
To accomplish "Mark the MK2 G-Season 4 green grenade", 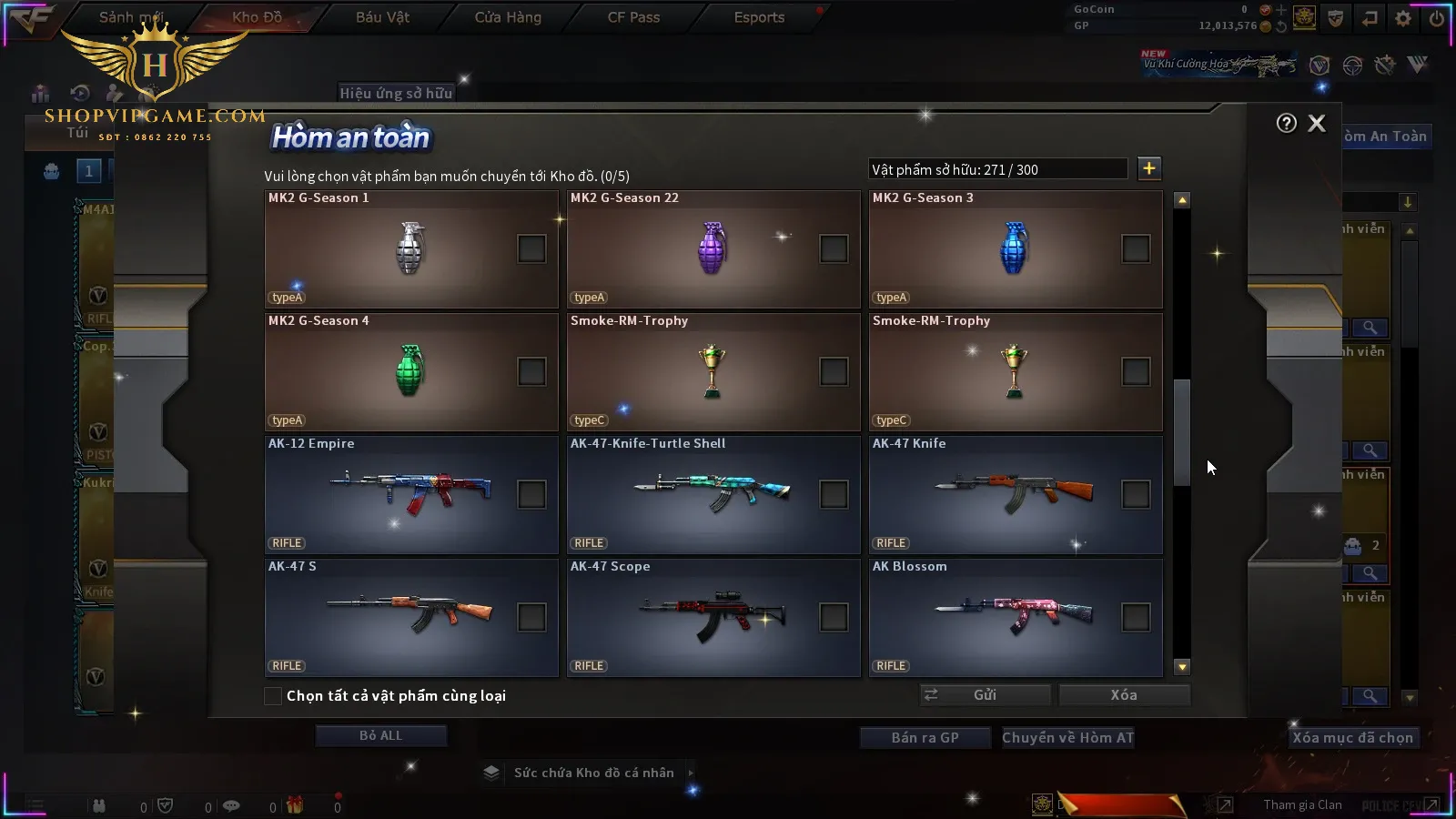I will pyautogui.click(x=531, y=371).
